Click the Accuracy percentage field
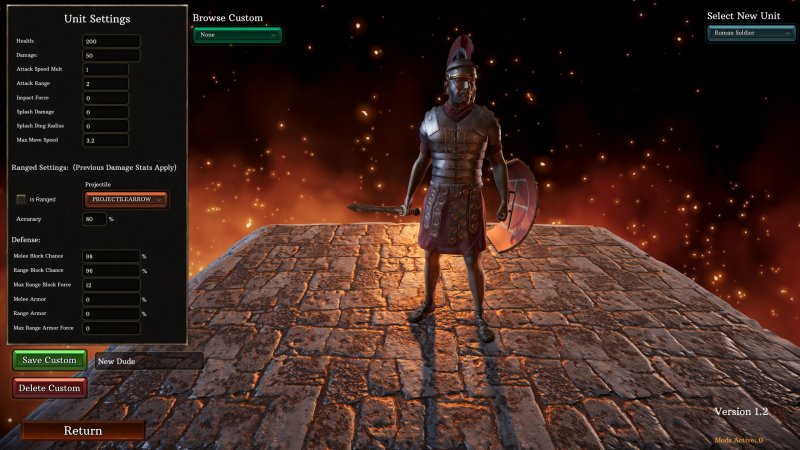800x450 pixels. point(95,219)
